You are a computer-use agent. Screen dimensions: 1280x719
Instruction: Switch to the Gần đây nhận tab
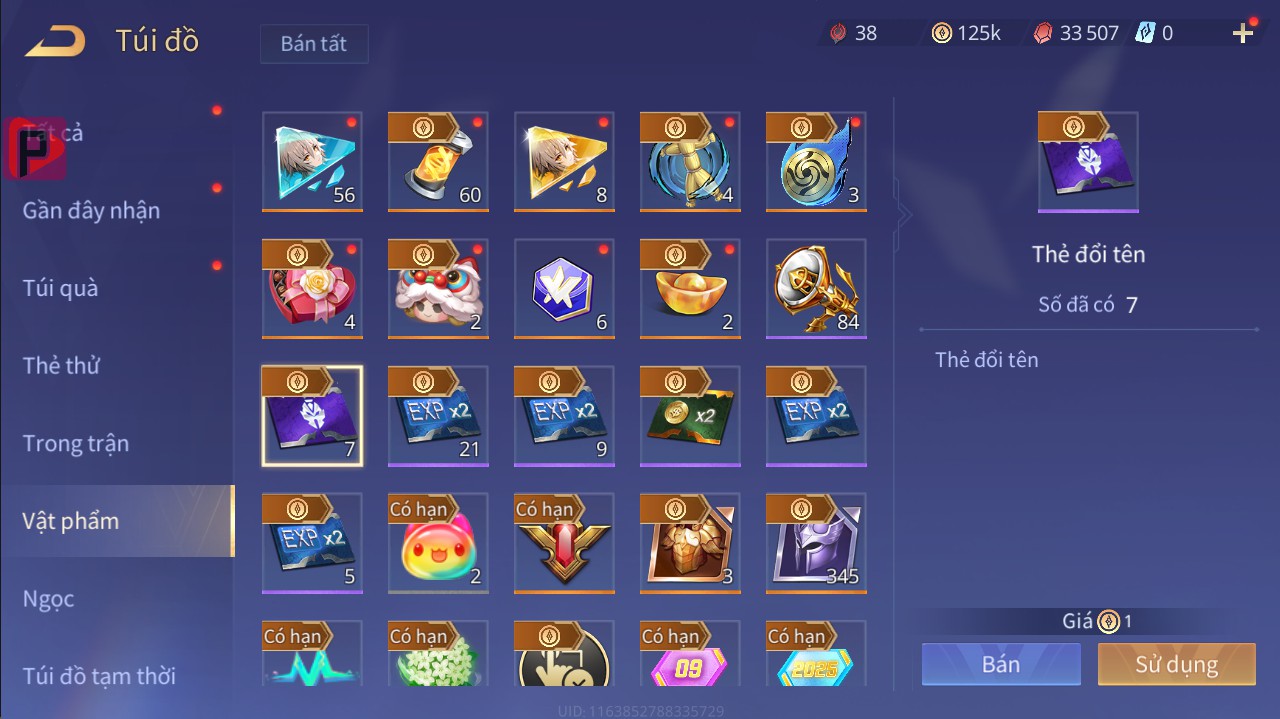91,211
